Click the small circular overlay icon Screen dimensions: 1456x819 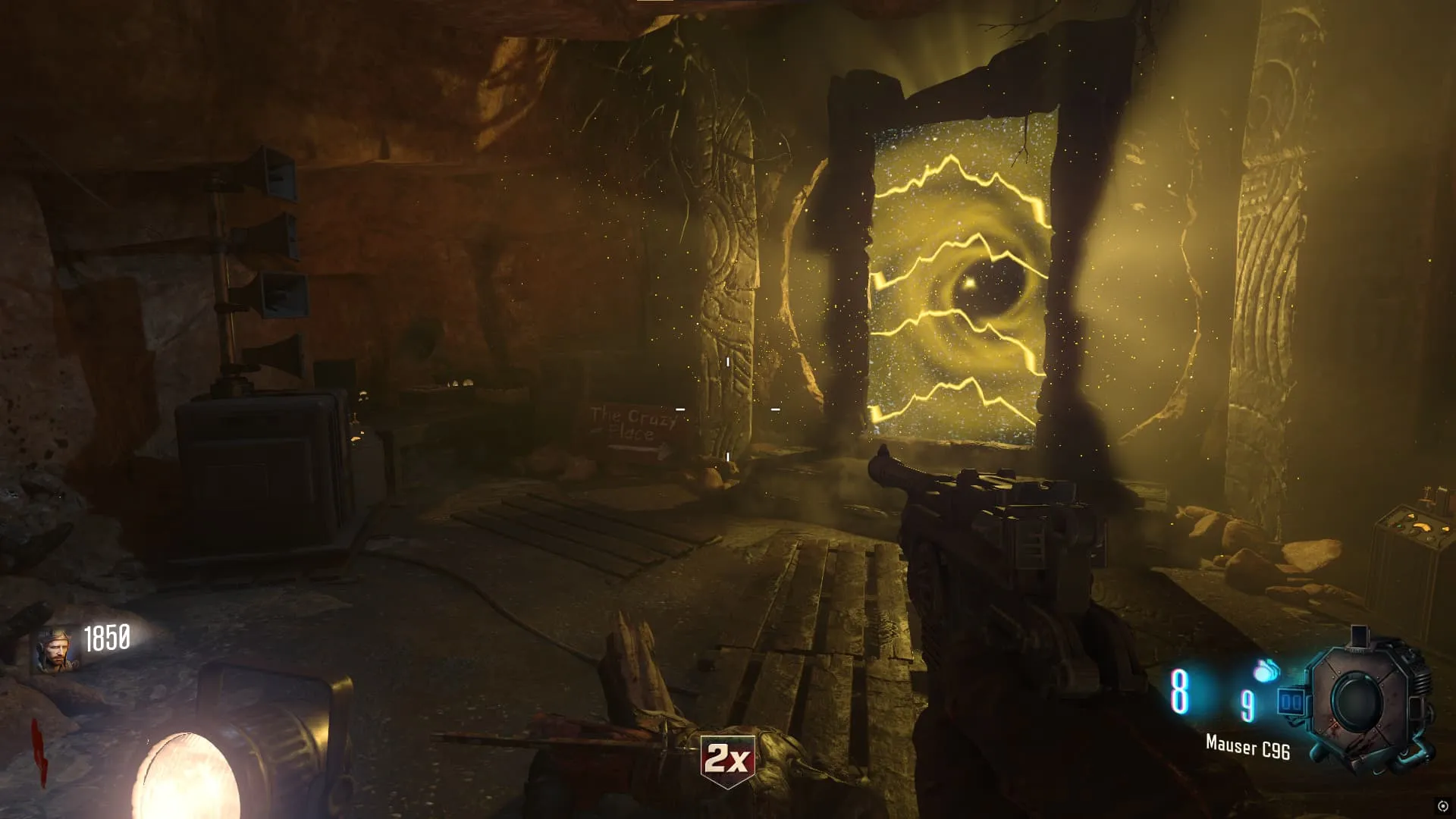pos(1442,806)
